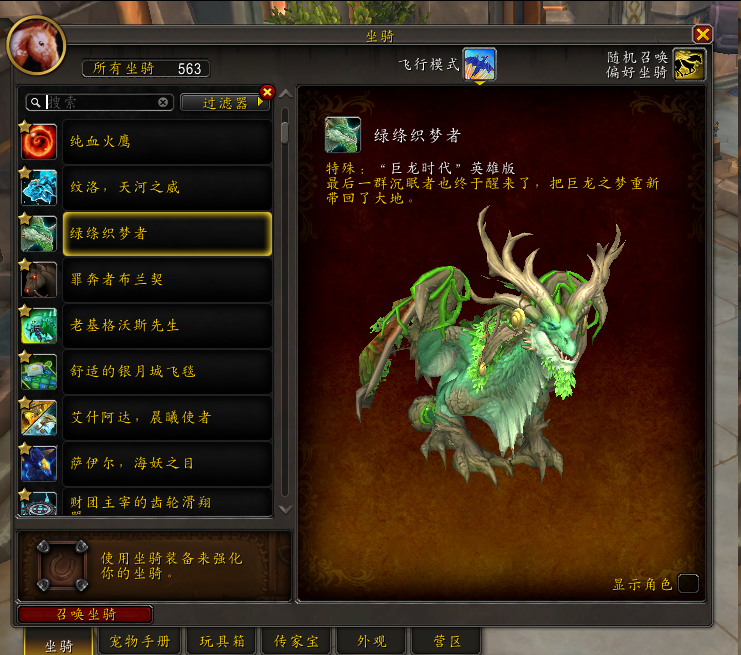Select 萨伊尔，海妖之目 mount
The image size is (741, 655).
tap(166, 464)
